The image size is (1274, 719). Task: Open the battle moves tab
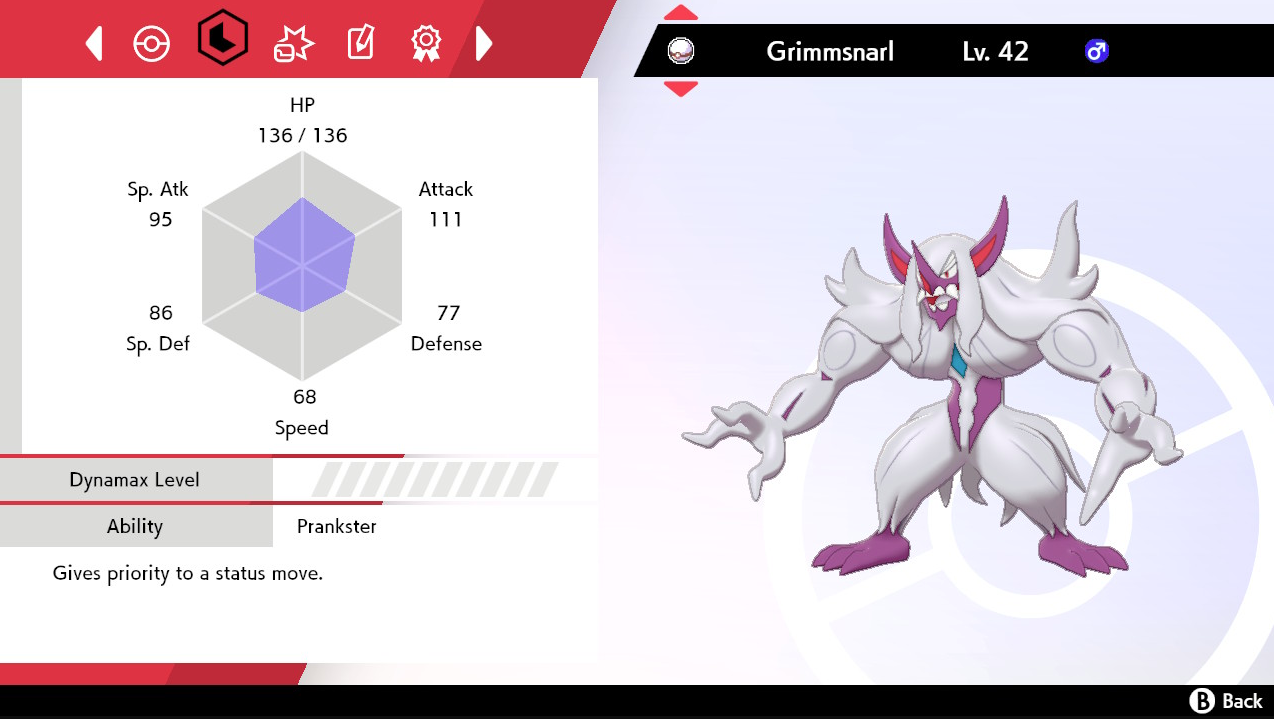pyautogui.click(x=293, y=44)
